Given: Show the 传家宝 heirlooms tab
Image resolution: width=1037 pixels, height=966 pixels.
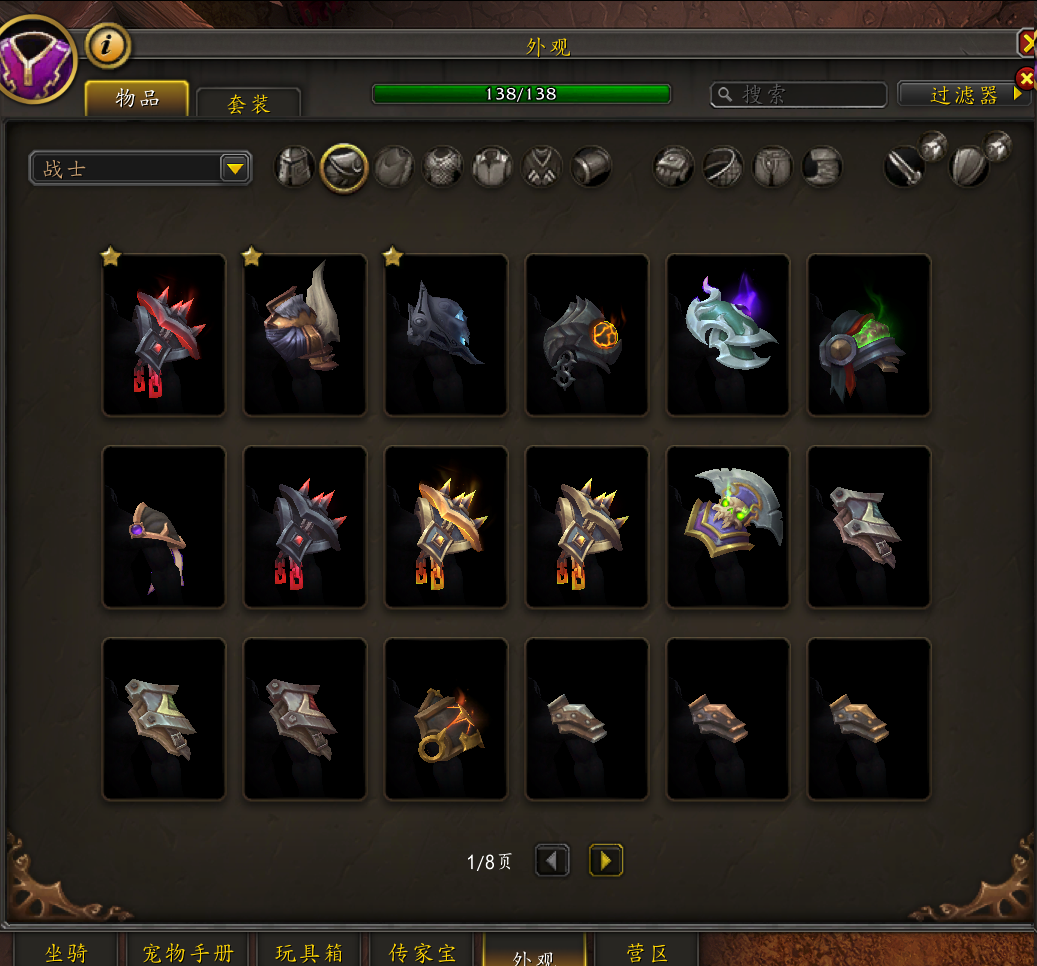Looking at the screenshot, I should point(422,952).
